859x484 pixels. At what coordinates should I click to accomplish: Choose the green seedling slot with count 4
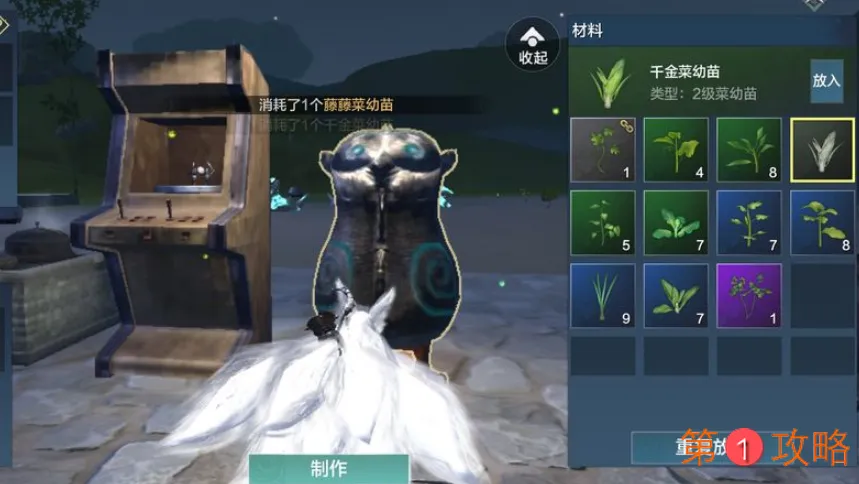tap(676, 150)
